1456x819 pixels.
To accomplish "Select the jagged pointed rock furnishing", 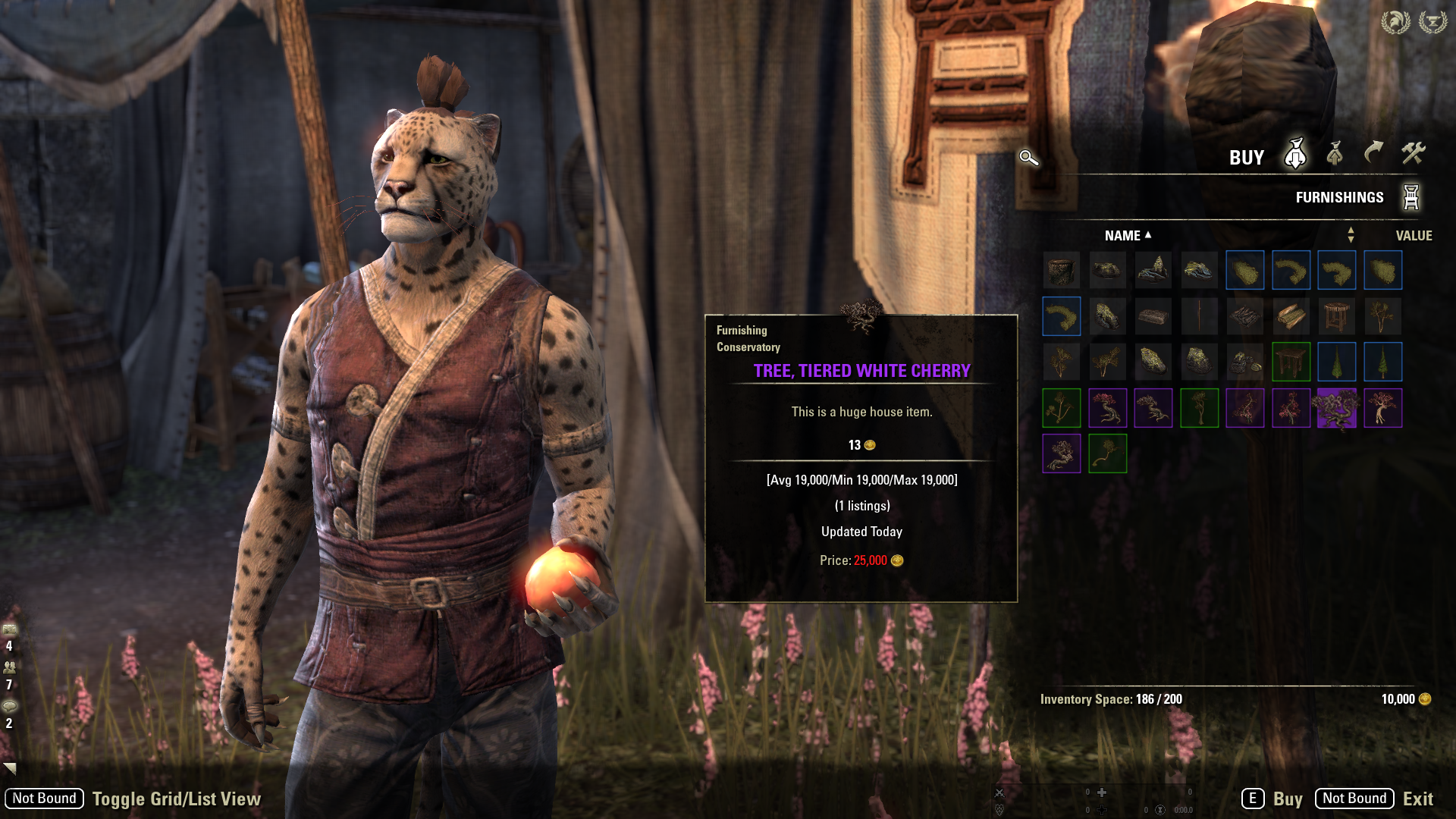I will point(1153,271).
